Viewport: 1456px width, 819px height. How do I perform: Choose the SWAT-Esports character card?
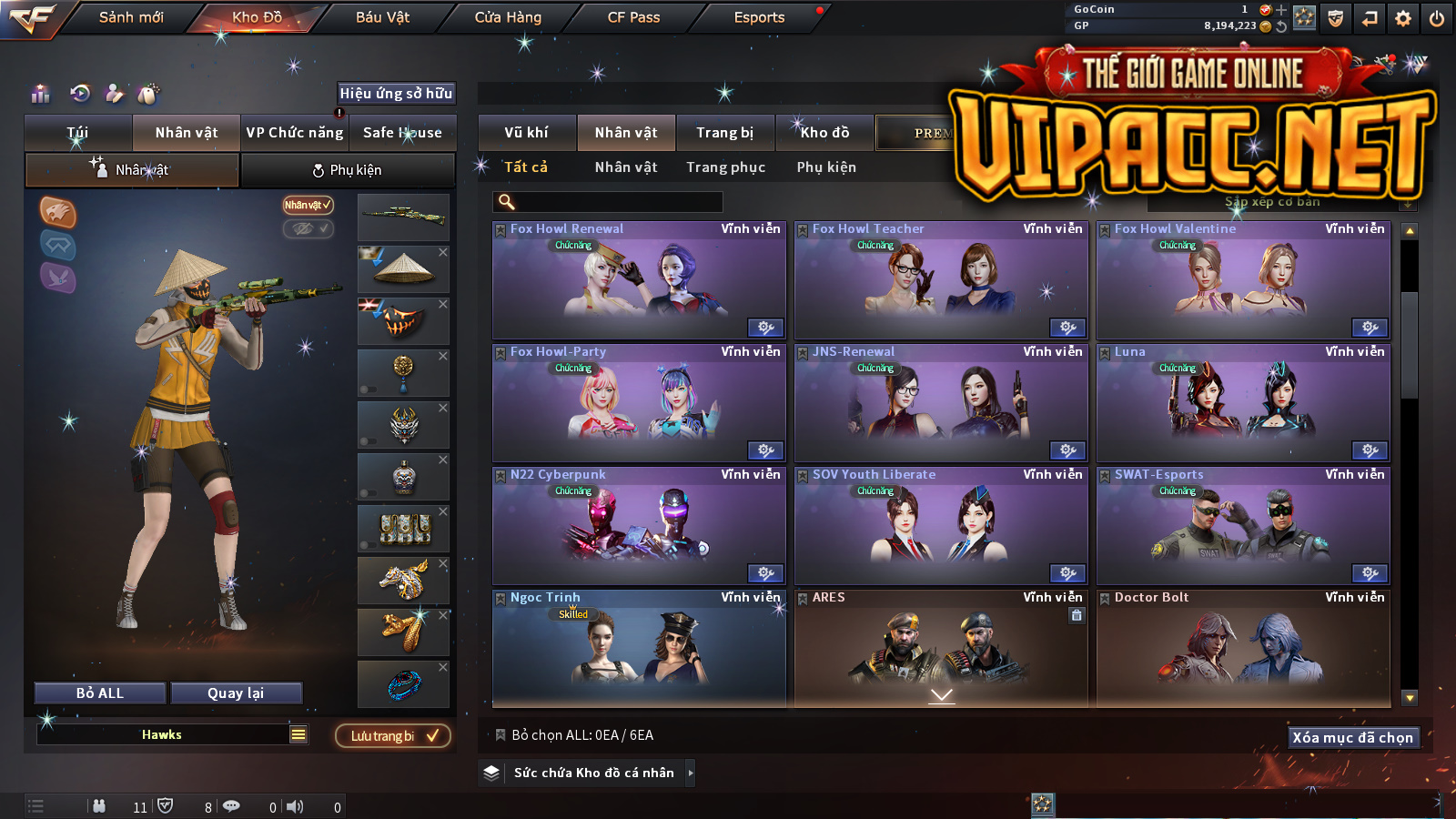click(x=1243, y=526)
